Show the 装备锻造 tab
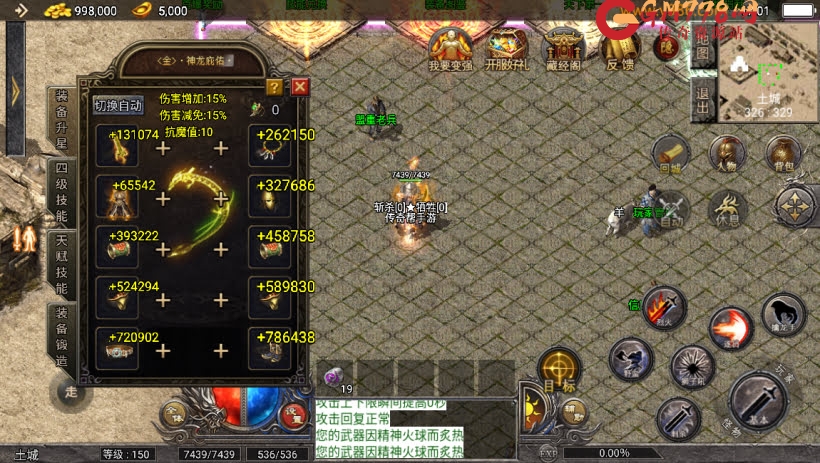 click(x=61, y=337)
